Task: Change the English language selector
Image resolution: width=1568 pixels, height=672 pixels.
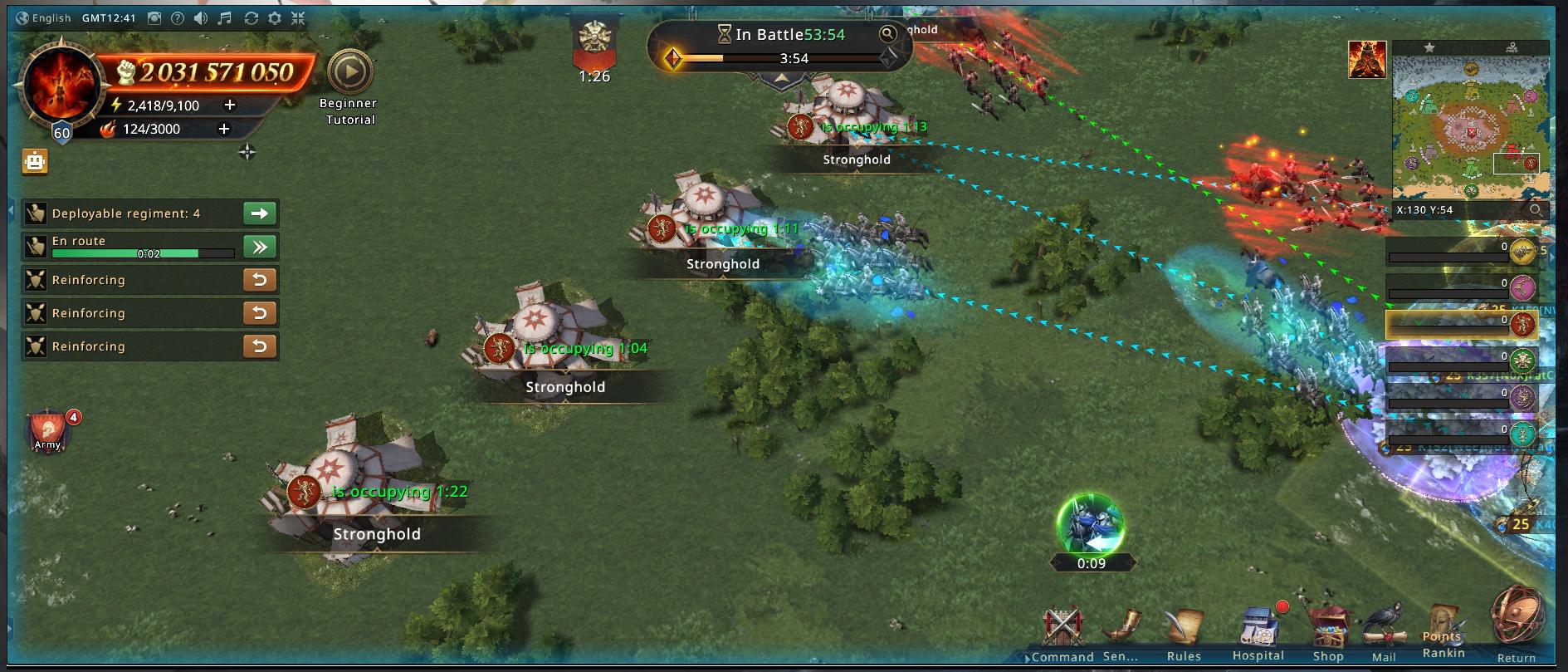Action: click(x=44, y=18)
